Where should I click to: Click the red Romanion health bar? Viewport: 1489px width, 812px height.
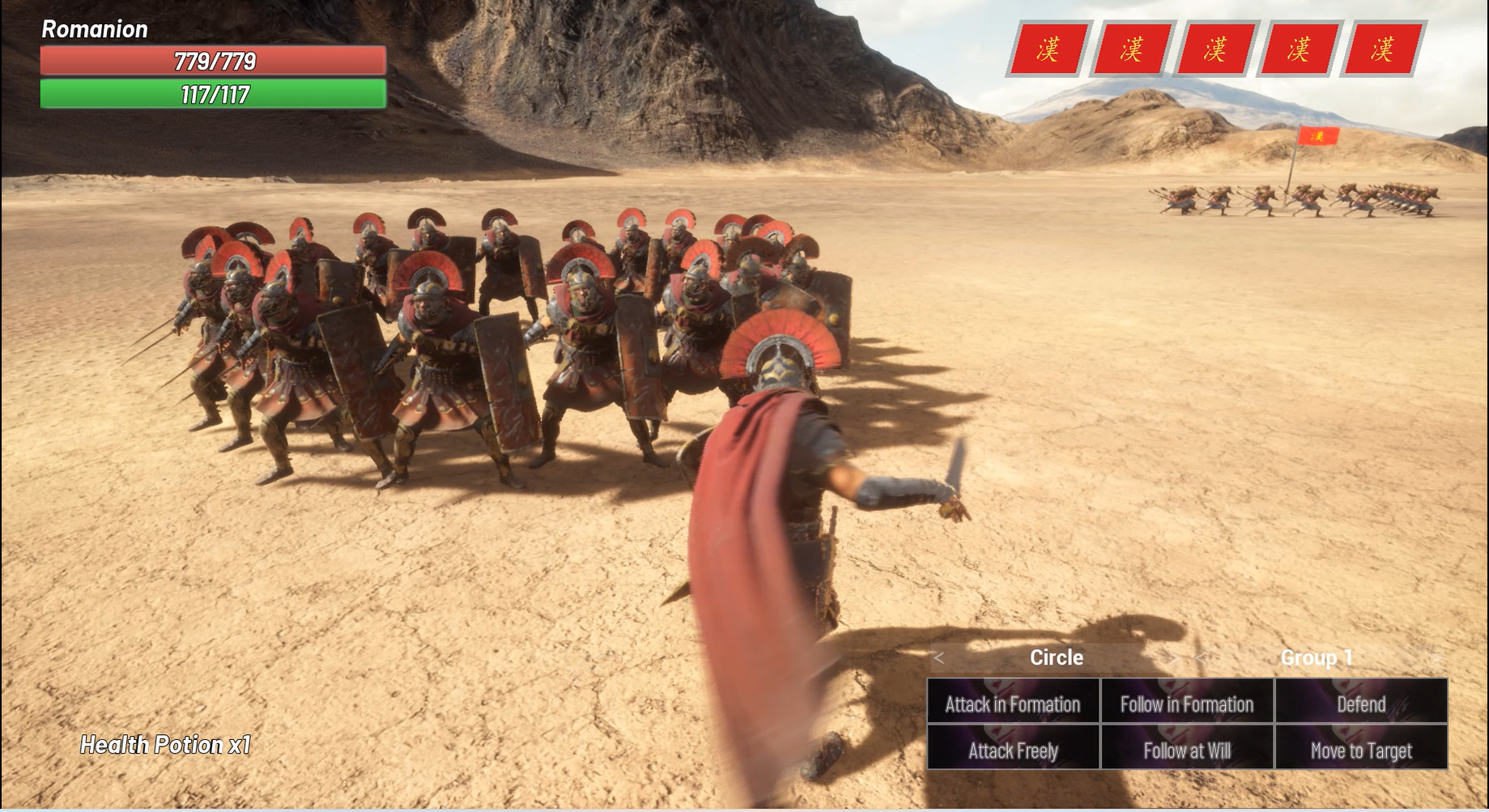(x=212, y=60)
